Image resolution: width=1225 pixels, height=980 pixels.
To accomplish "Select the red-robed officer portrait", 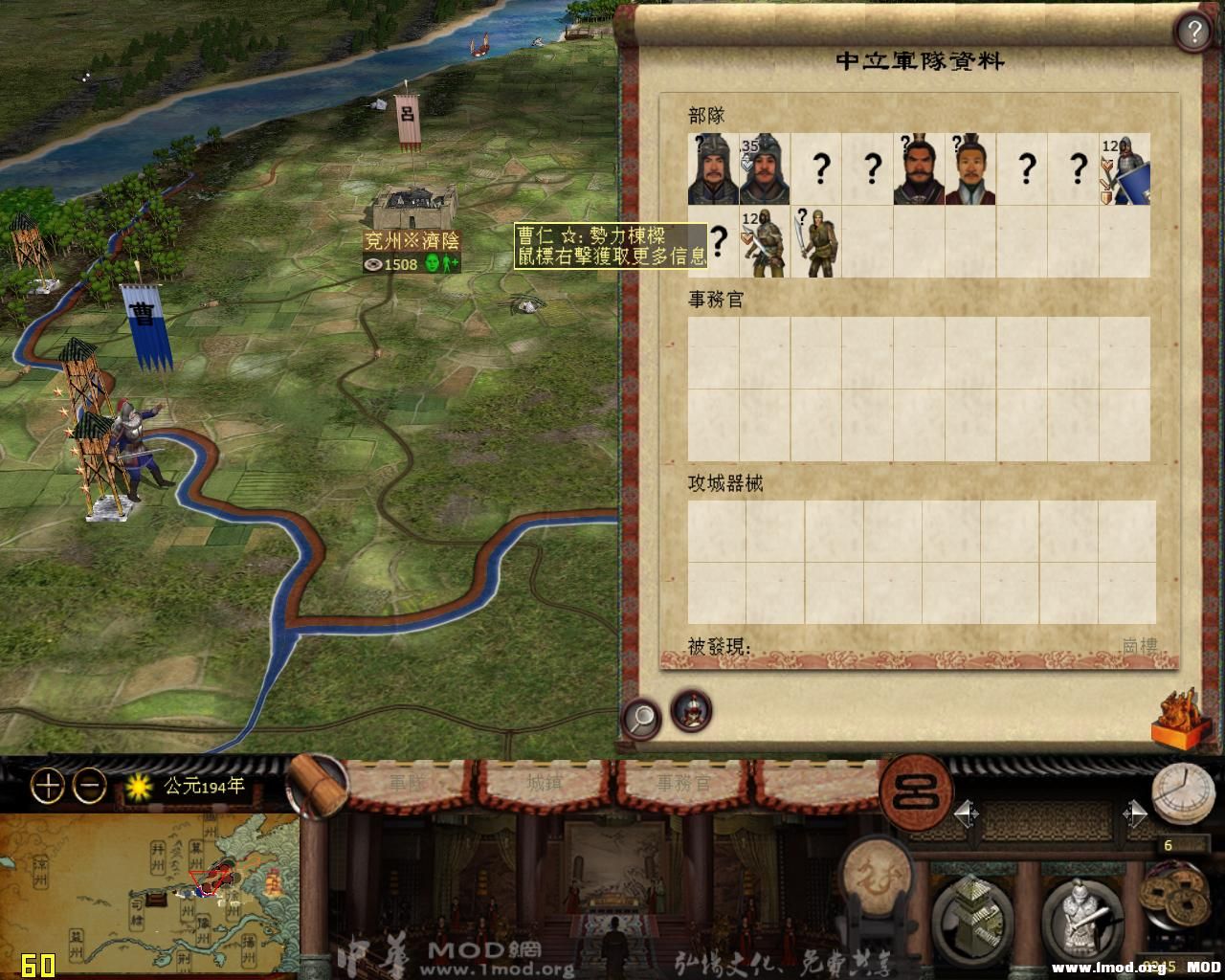I will [970, 169].
